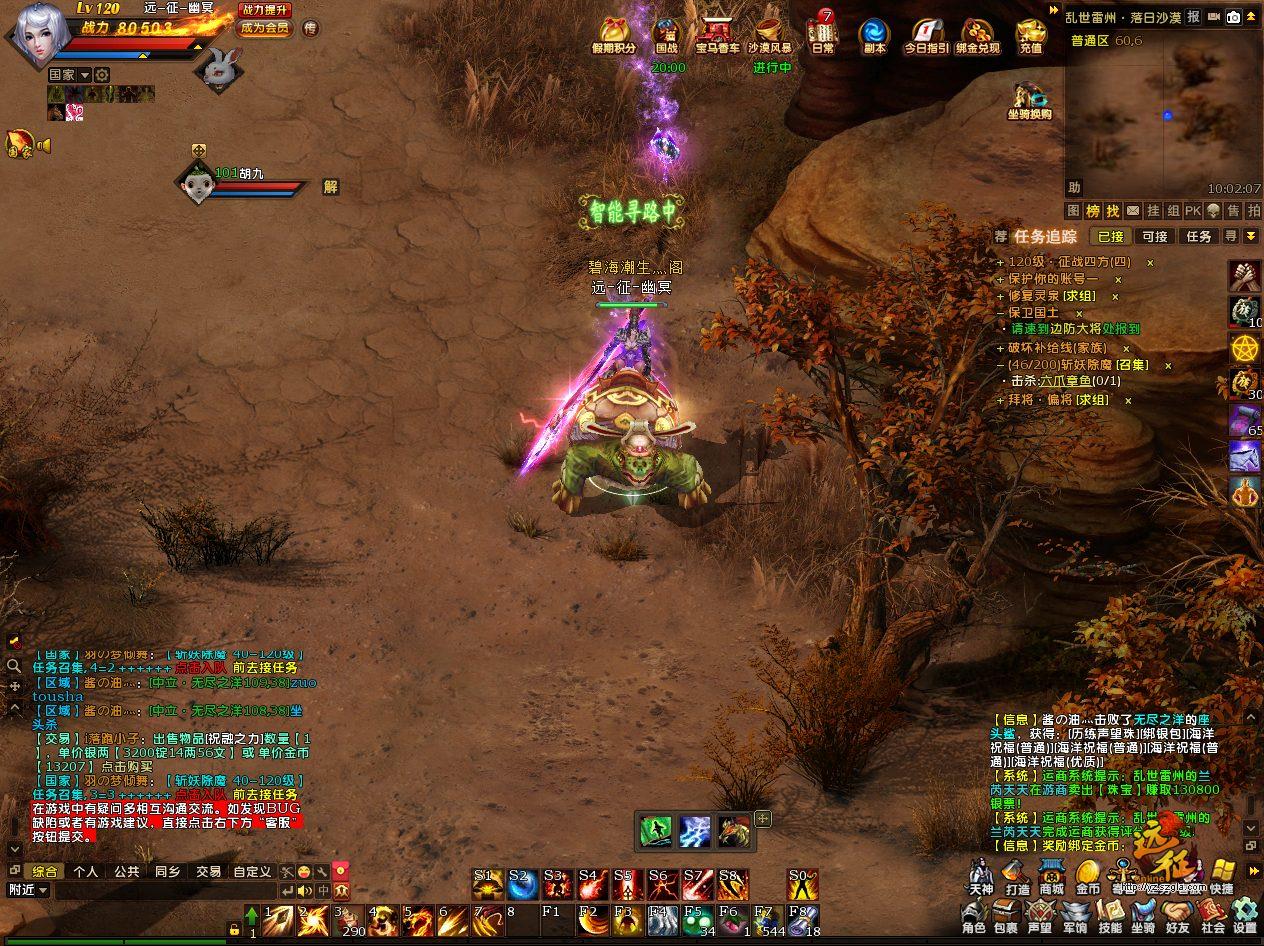The height and width of the screenshot is (946, 1264).
Task: Switch to the 可接 available quests tab
Action: coord(1155,237)
